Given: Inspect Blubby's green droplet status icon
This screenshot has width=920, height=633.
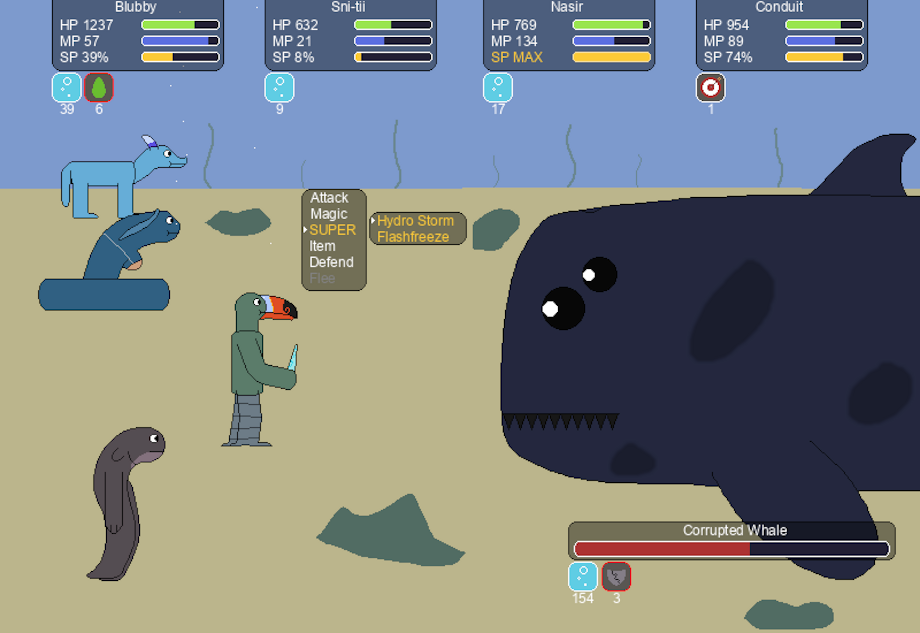Looking at the screenshot, I should click(x=99, y=88).
